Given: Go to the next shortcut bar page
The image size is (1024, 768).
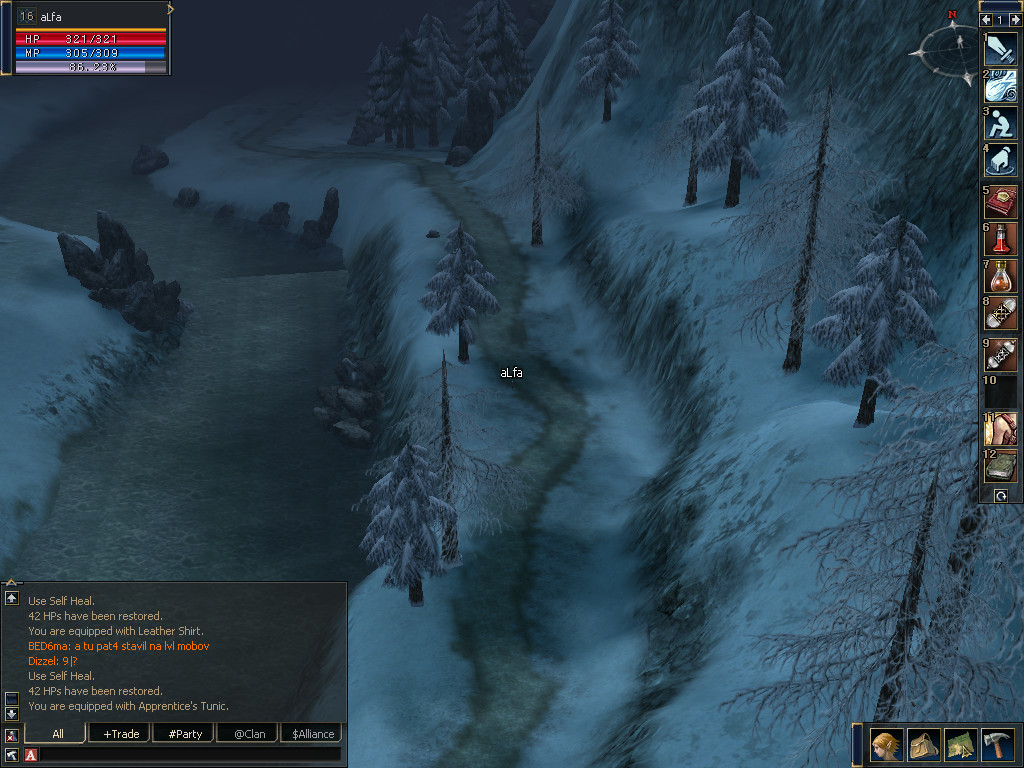Looking at the screenshot, I should pyautogui.click(x=1015, y=19).
